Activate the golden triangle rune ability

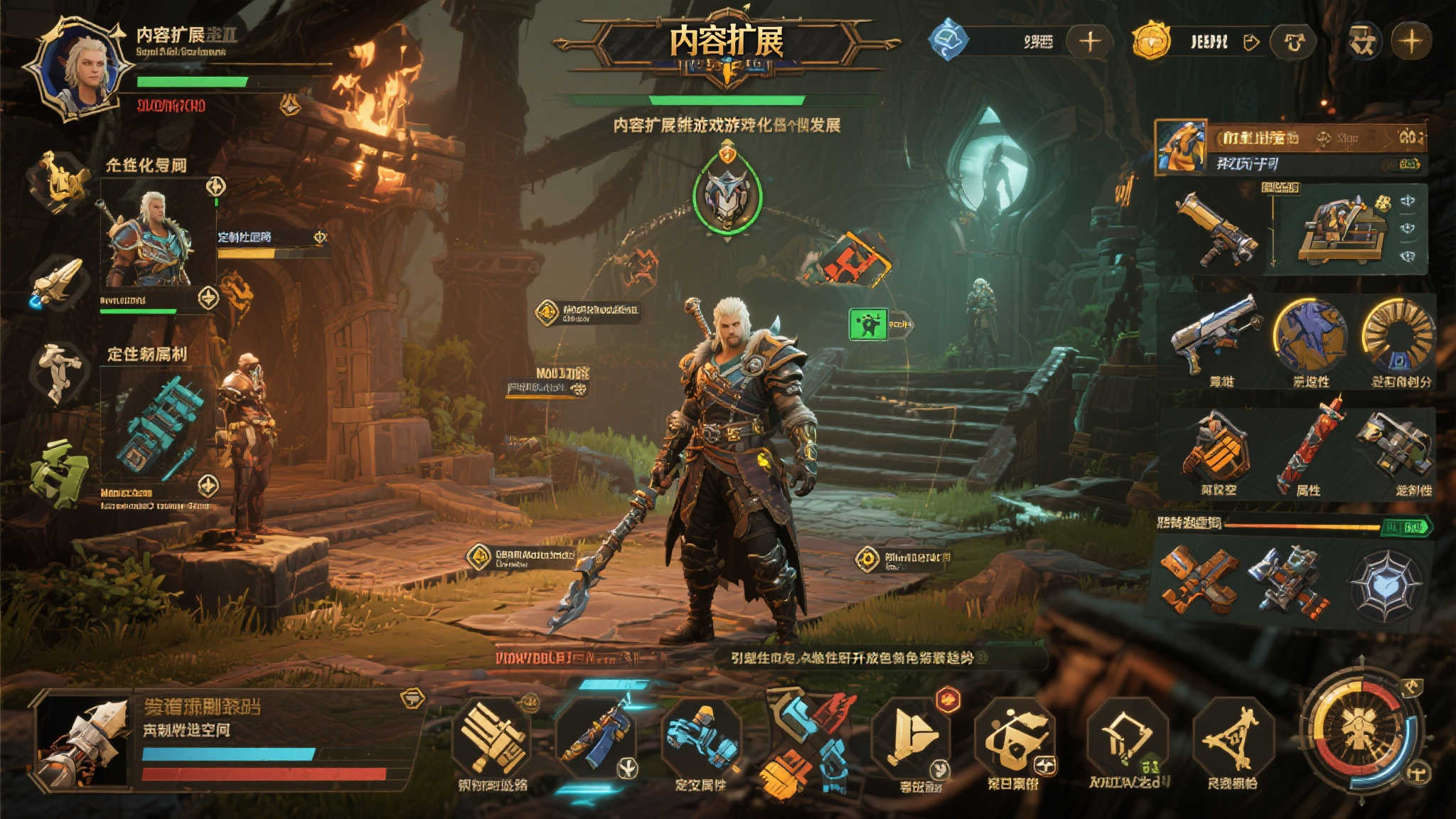click(1232, 738)
